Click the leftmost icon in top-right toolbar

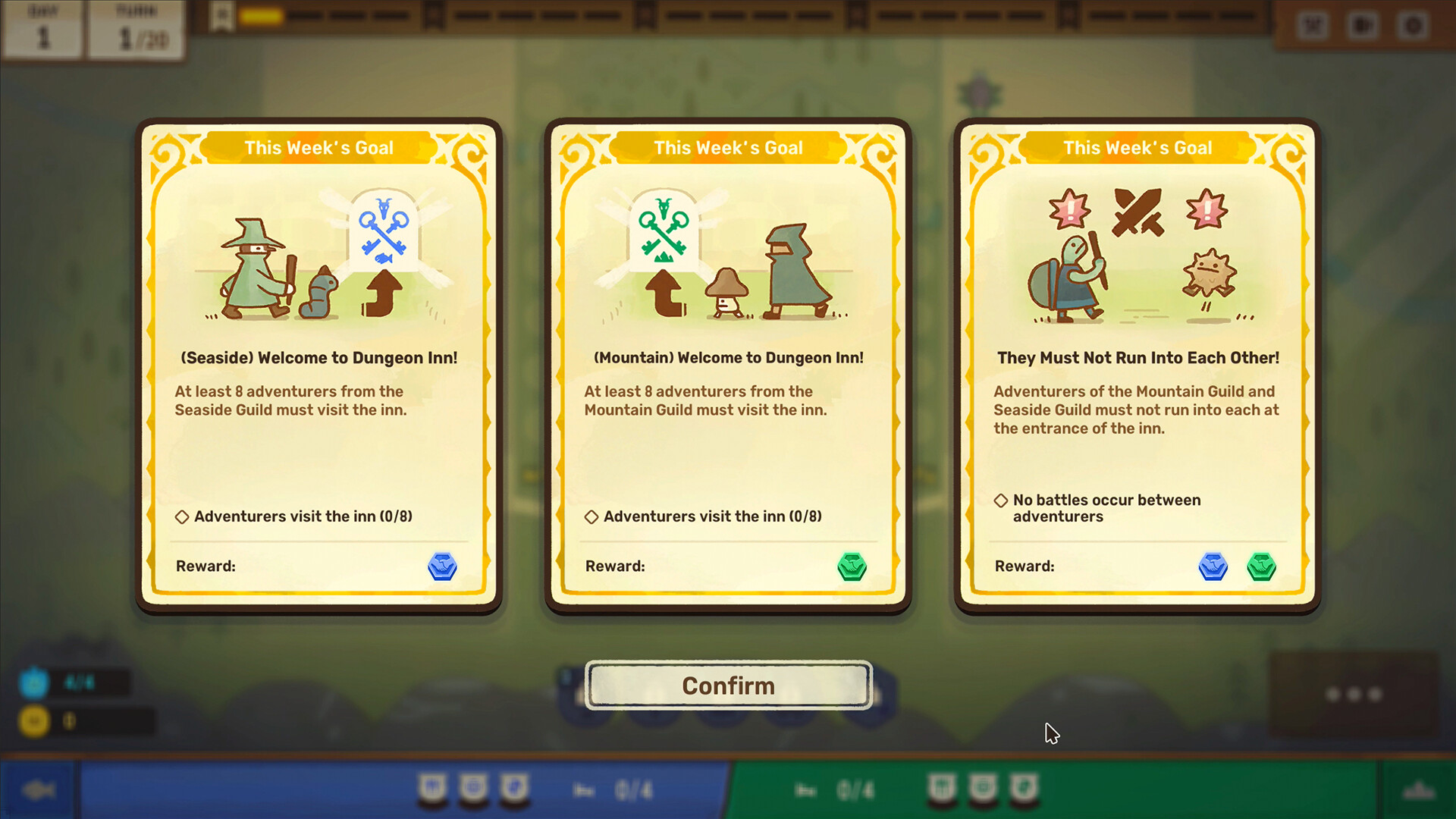(x=1312, y=25)
